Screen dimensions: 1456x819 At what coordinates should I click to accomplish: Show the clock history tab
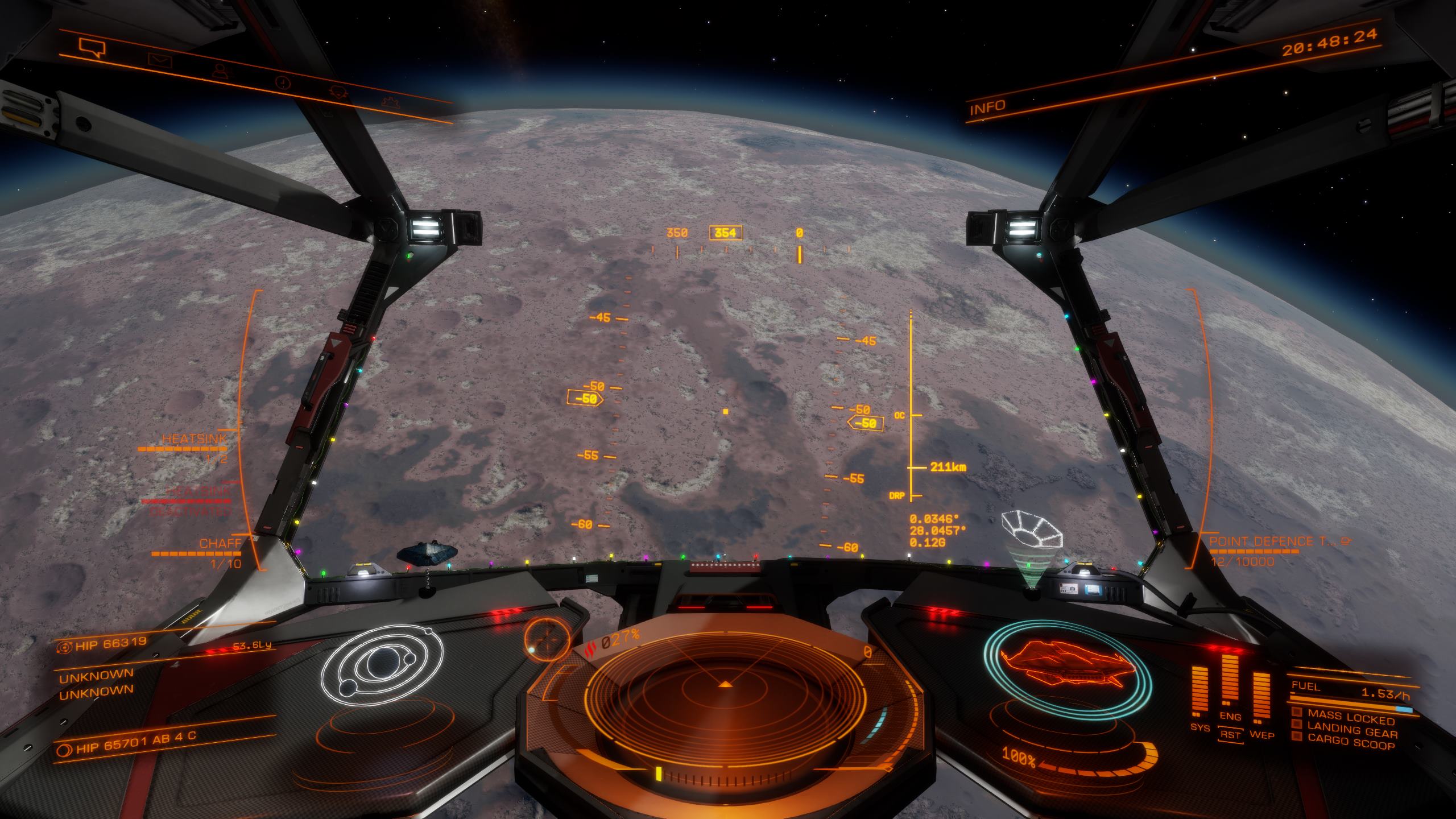(282, 82)
